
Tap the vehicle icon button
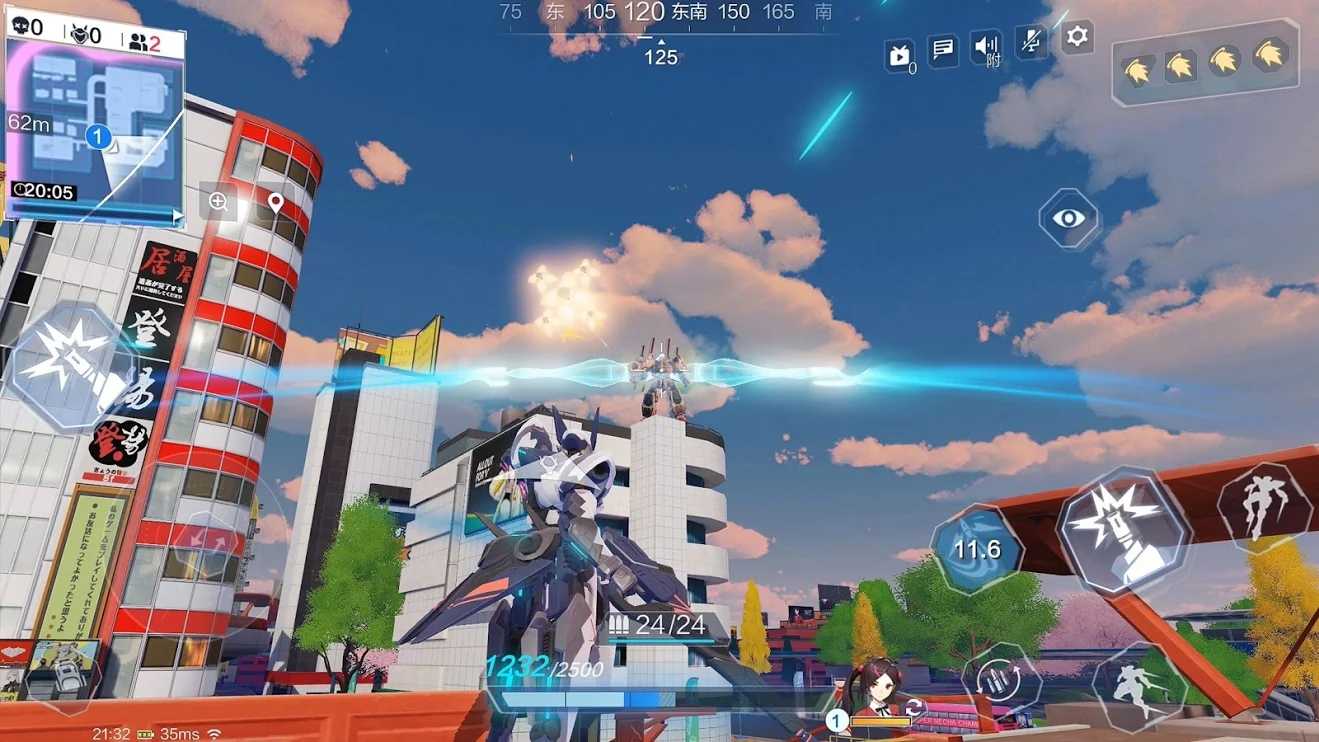pyautogui.click(x=62, y=673)
